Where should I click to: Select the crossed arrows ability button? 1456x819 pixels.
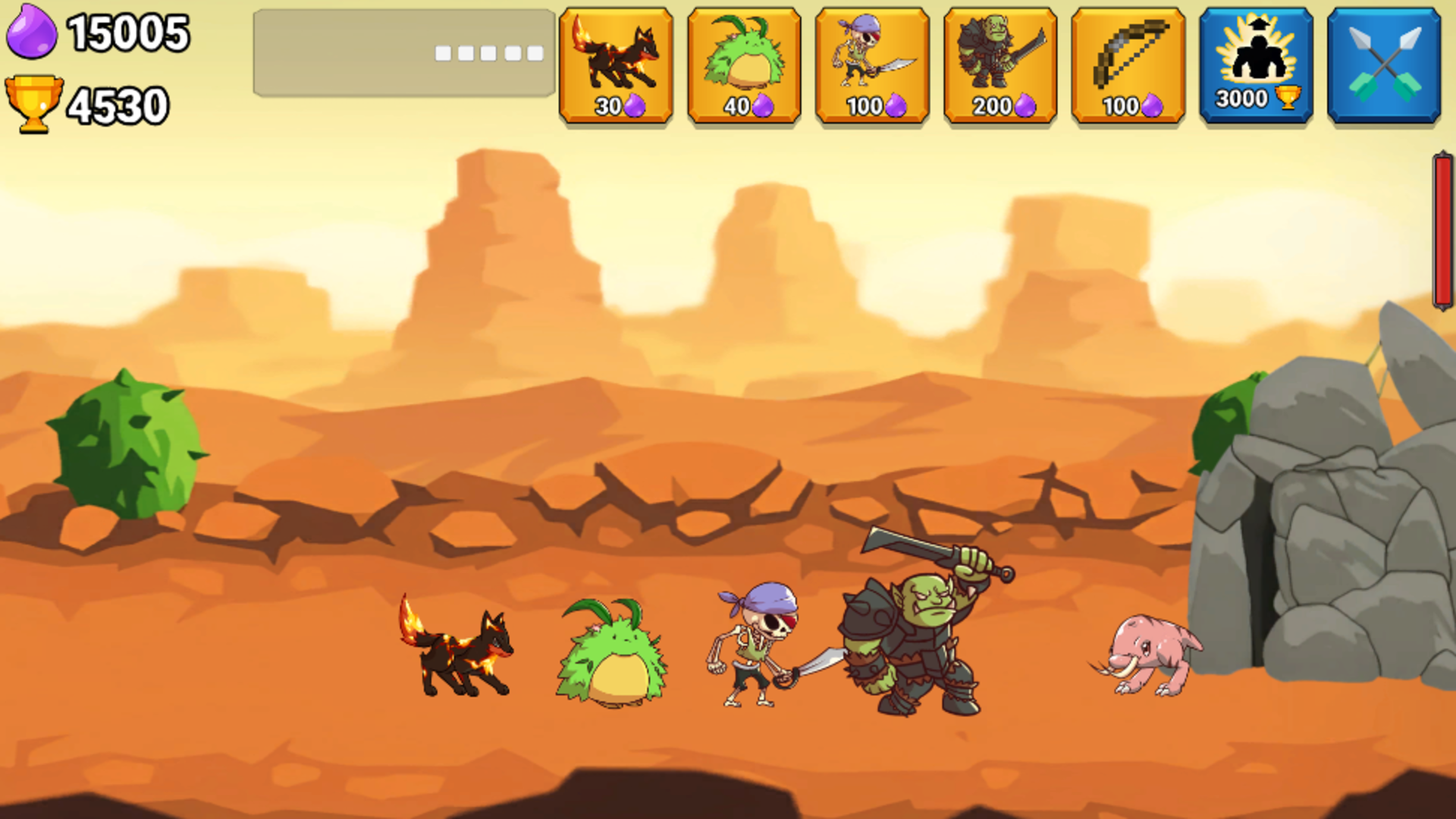[1385, 64]
